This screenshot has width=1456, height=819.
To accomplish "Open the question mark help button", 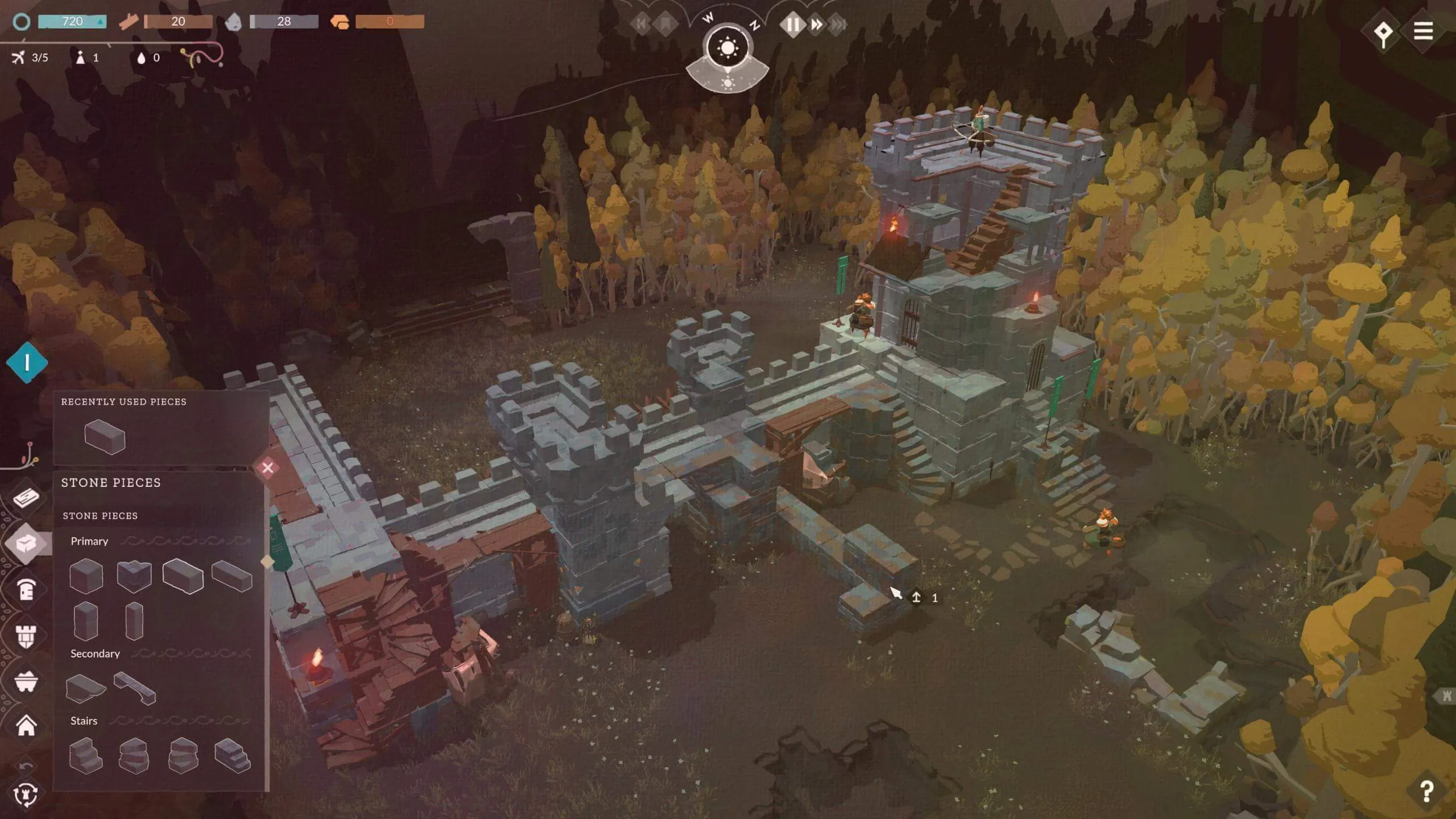I will click(1426, 791).
